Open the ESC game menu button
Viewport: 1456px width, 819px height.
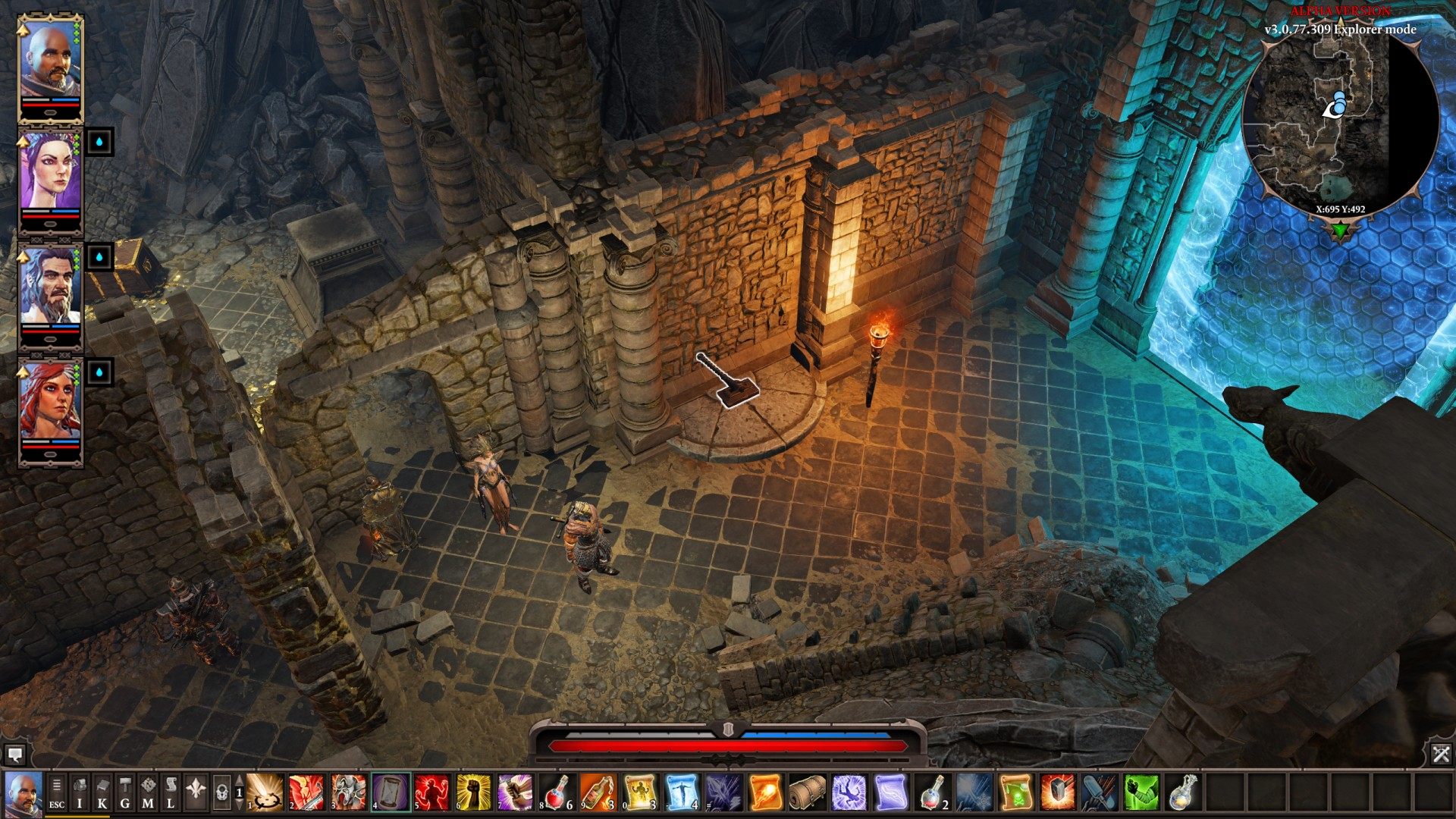tap(57, 792)
